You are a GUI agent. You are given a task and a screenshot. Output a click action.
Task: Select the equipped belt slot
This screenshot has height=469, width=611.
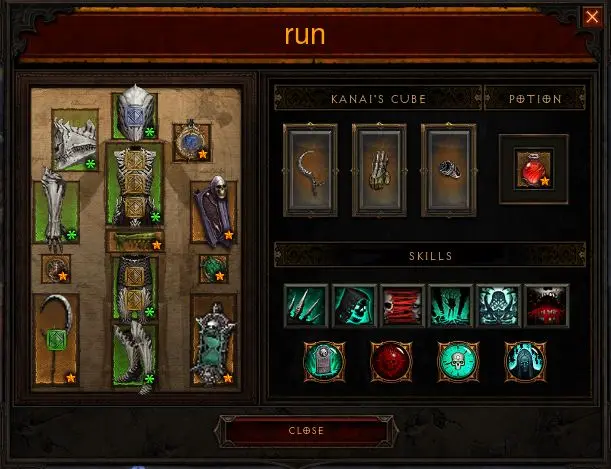tap(135, 242)
